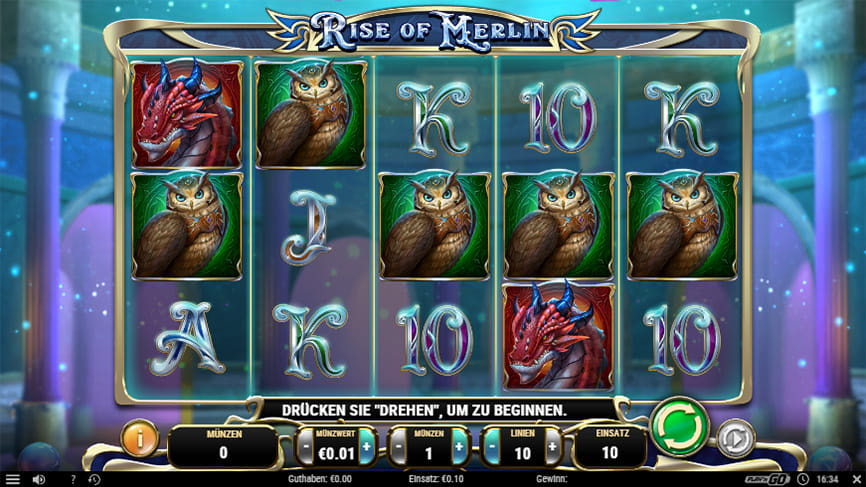Open the hamburger menu in bottom bar

click(12, 479)
